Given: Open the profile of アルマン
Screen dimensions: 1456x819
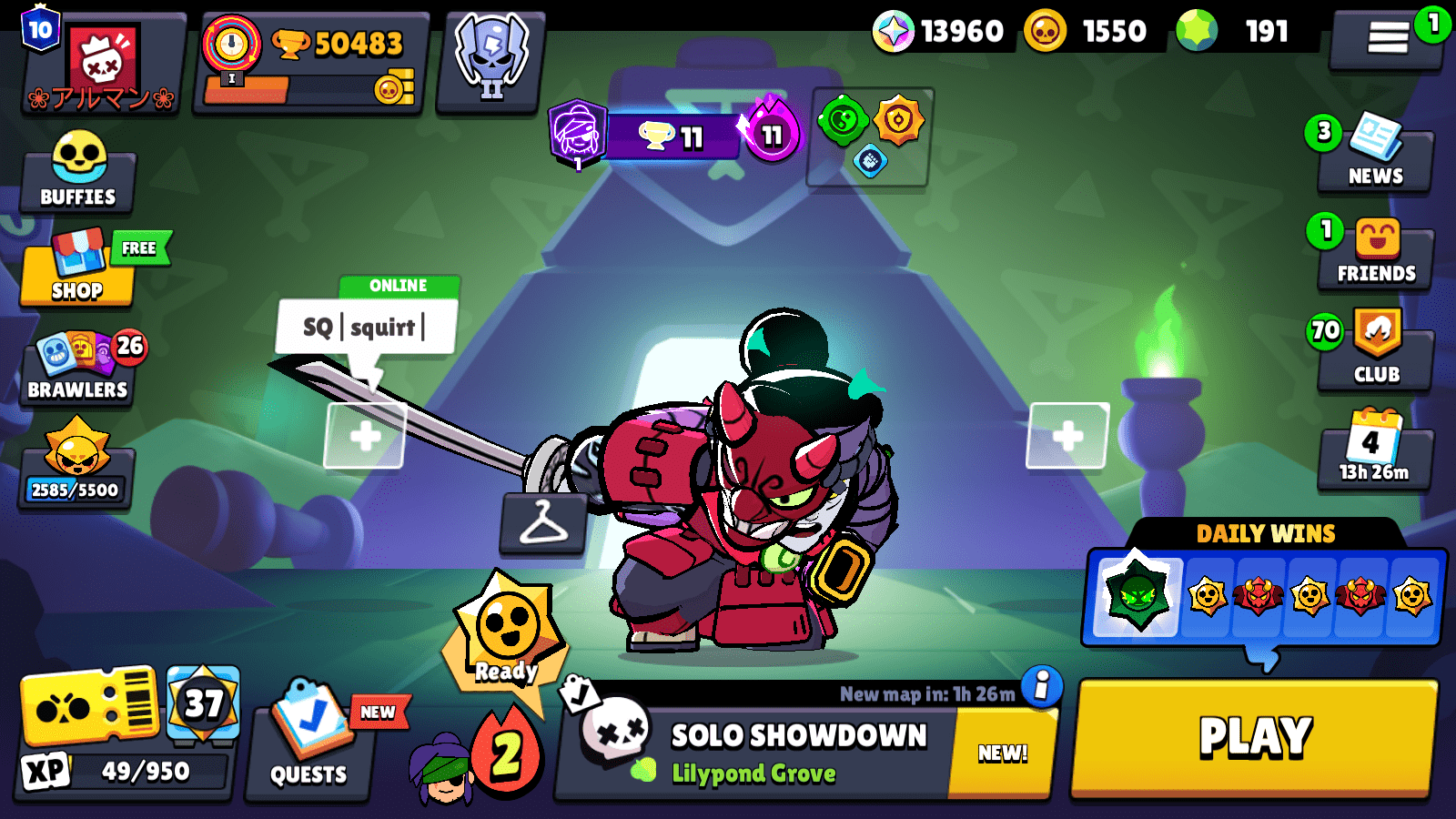Looking at the screenshot, I should point(100,55).
